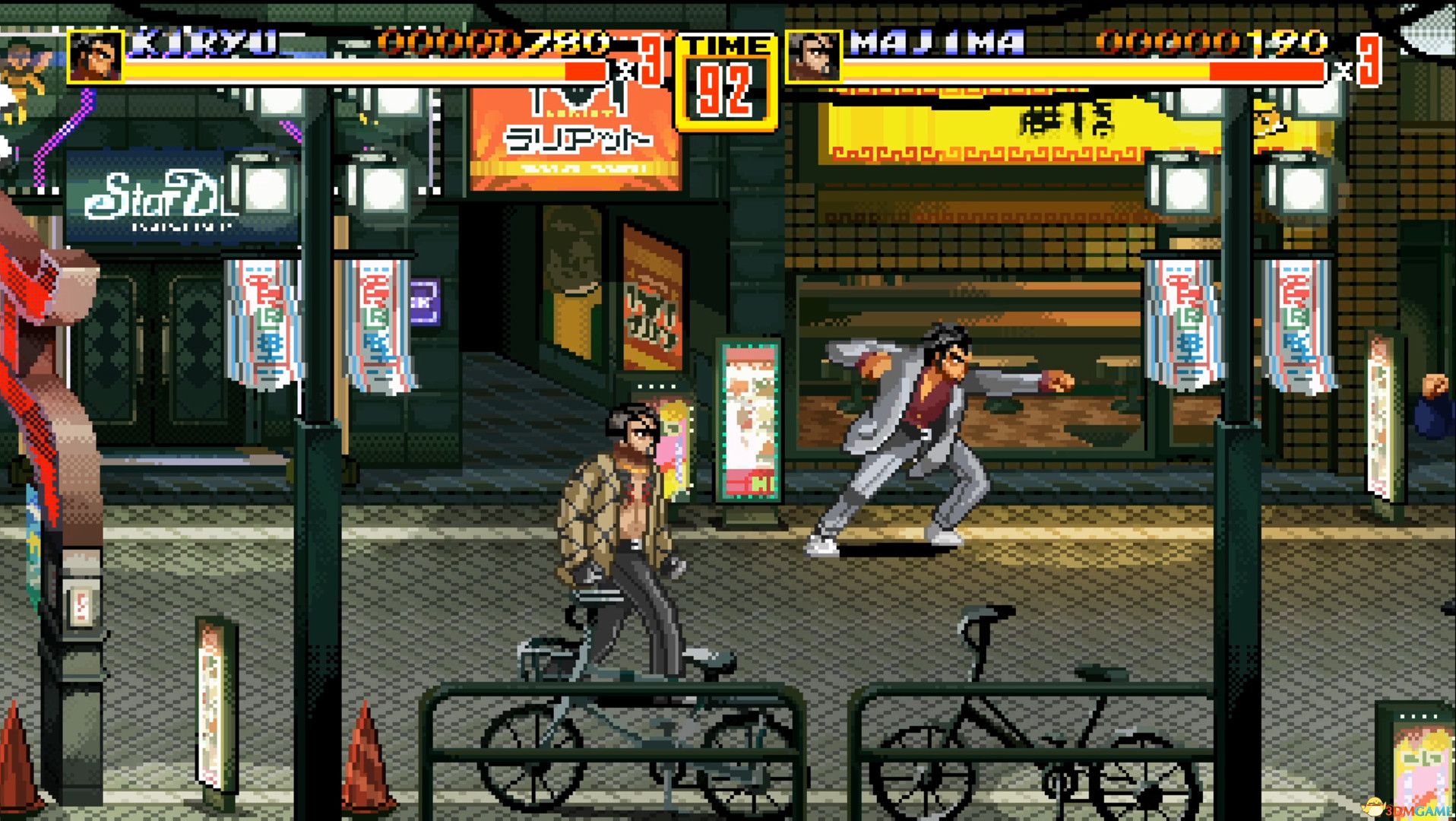Click the MAJIMA name label
This screenshot has height=821, width=1456.
tap(935, 42)
